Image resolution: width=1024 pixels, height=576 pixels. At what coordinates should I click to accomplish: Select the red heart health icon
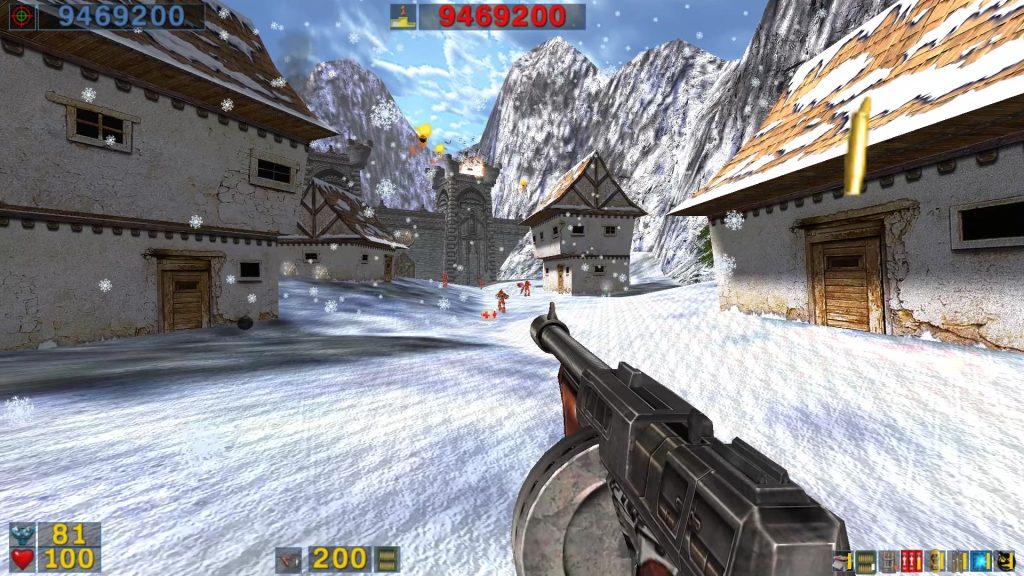coord(22,559)
